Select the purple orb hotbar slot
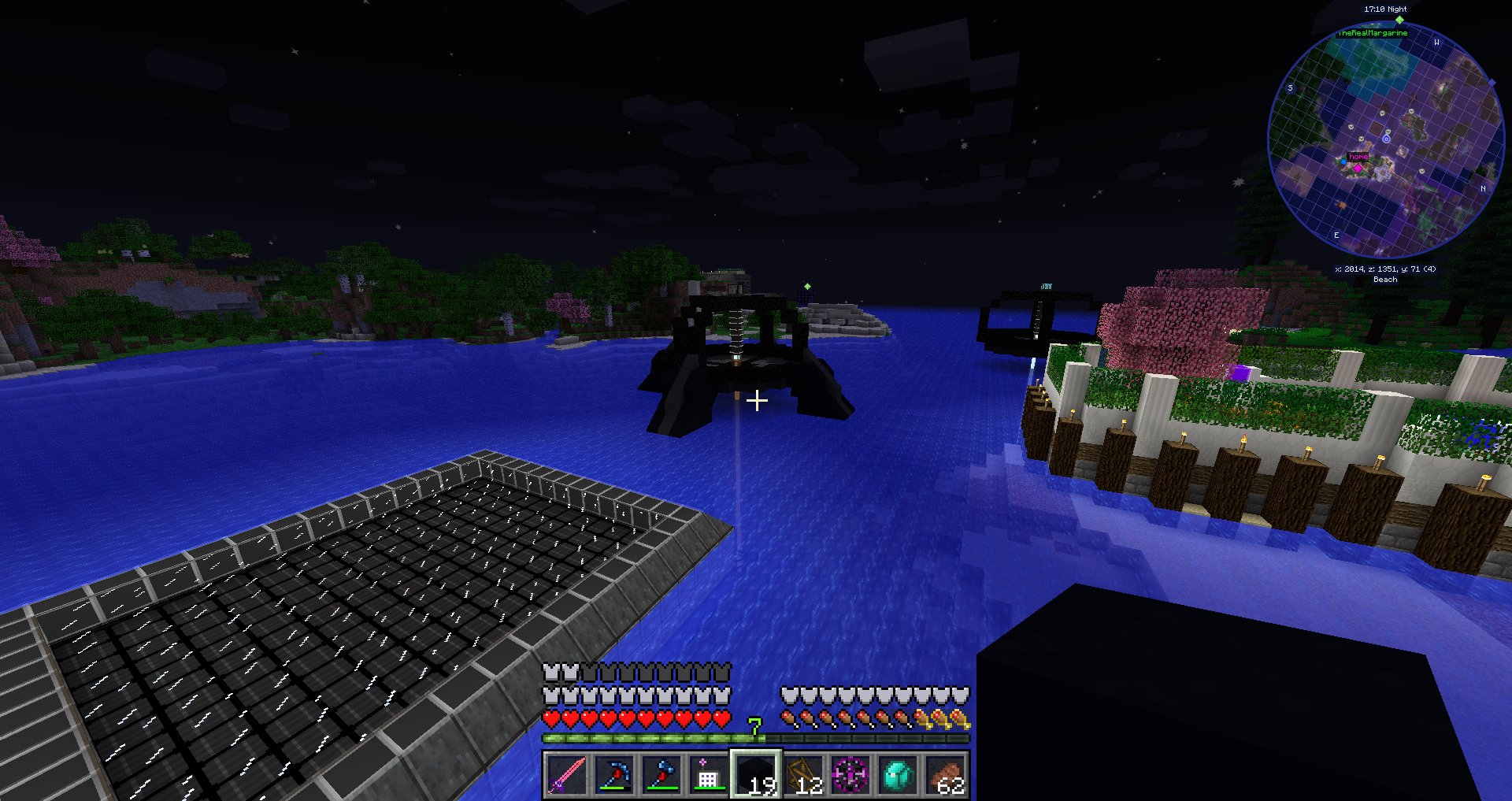Screen dimensions: 1512x801 851,775
